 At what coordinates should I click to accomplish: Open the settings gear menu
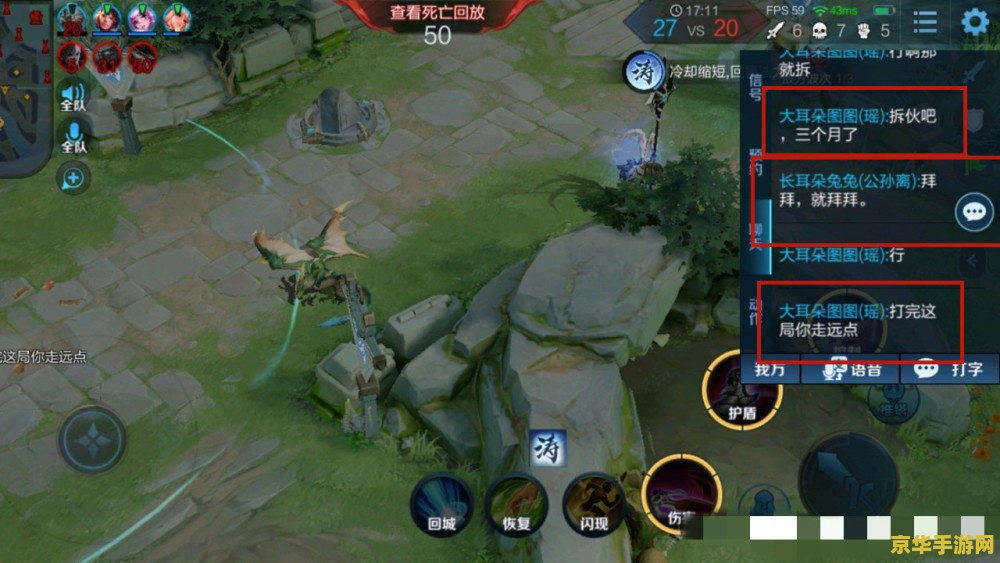pos(974,23)
